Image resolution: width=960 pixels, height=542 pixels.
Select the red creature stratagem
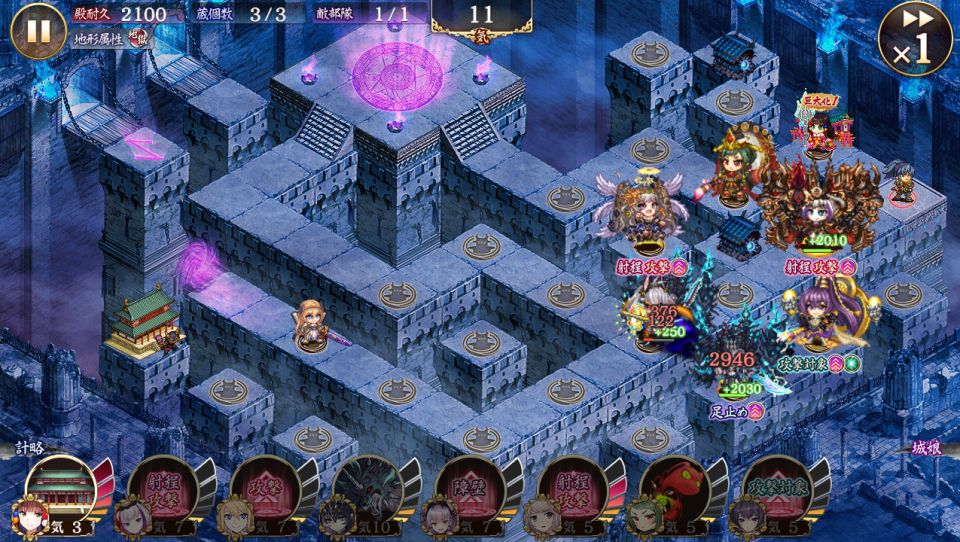click(x=675, y=490)
